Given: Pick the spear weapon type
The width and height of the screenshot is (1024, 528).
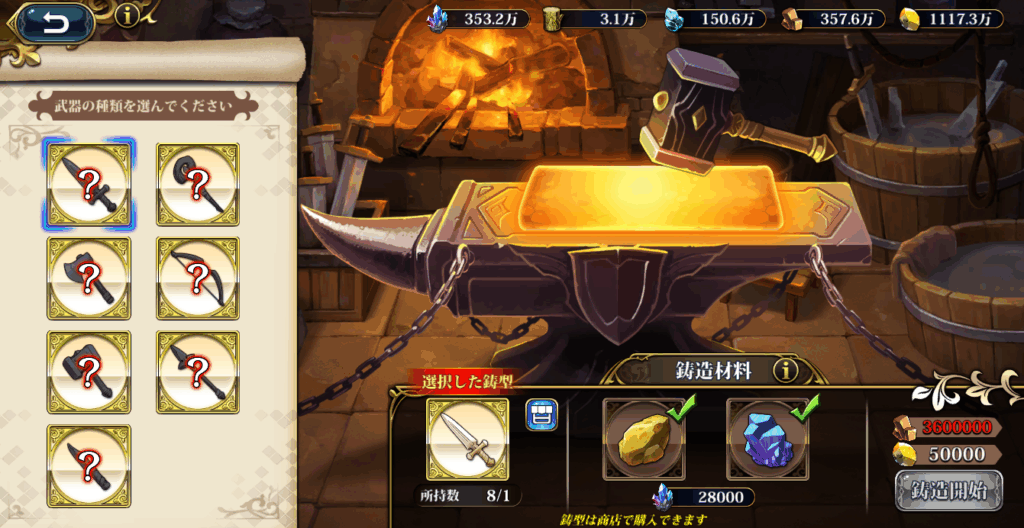Looking at the screenshot, I should click(x=198, y=372).
